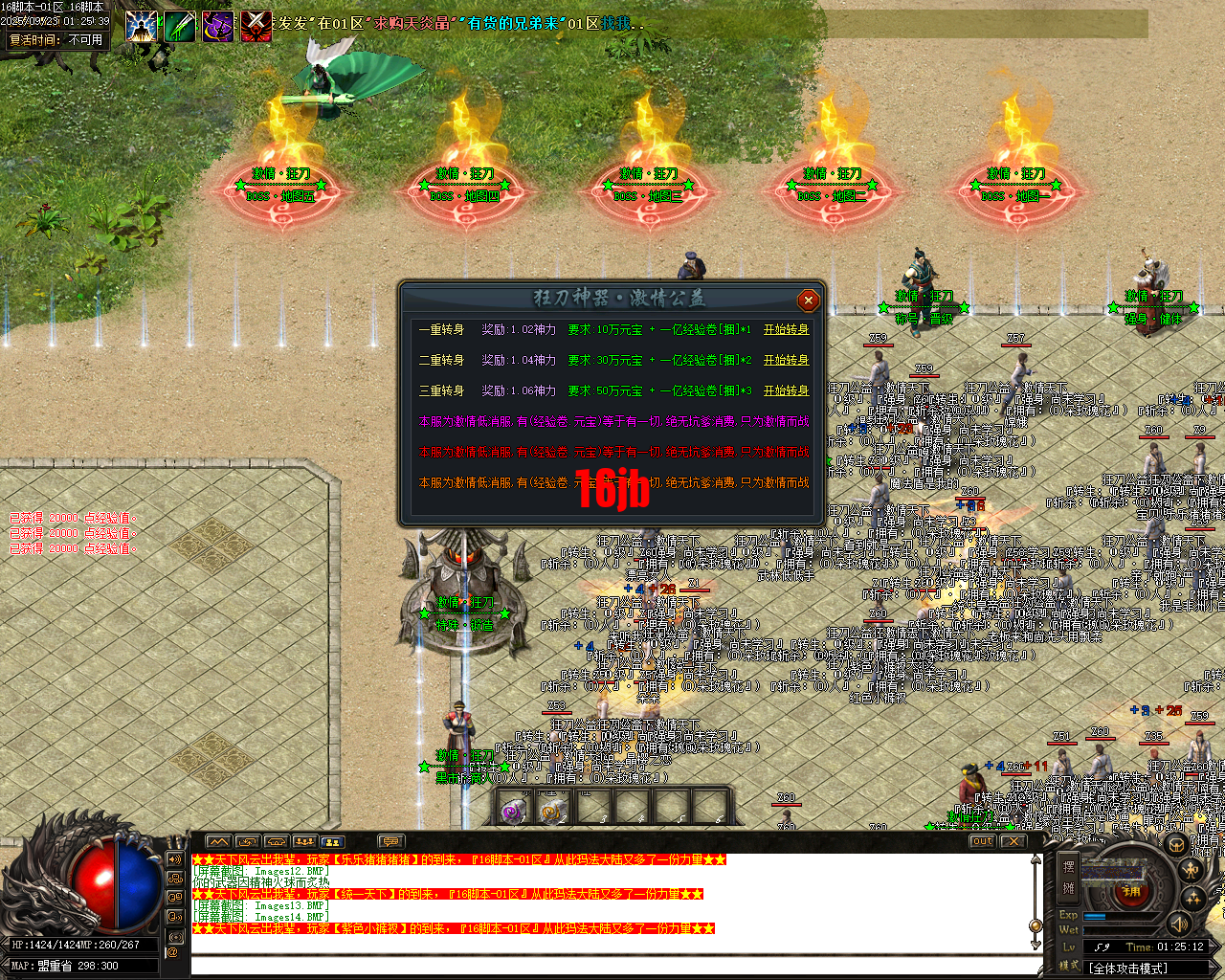This screenshot has width=1225, height=980.
Task: Toggle the speaker sound icon on the right panel
Action: click(x=1178, y=924)
